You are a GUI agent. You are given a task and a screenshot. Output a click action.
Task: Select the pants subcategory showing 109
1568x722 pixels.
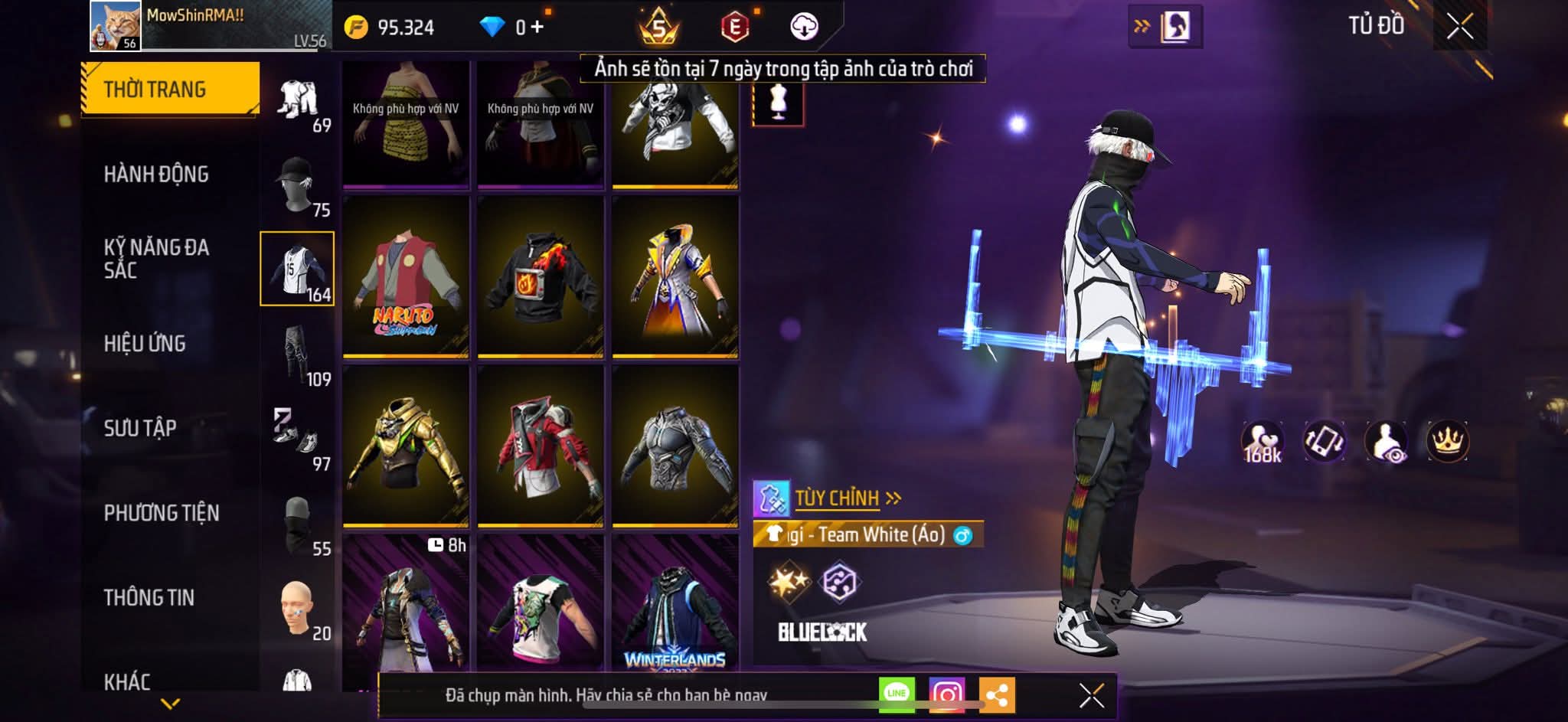297,354
